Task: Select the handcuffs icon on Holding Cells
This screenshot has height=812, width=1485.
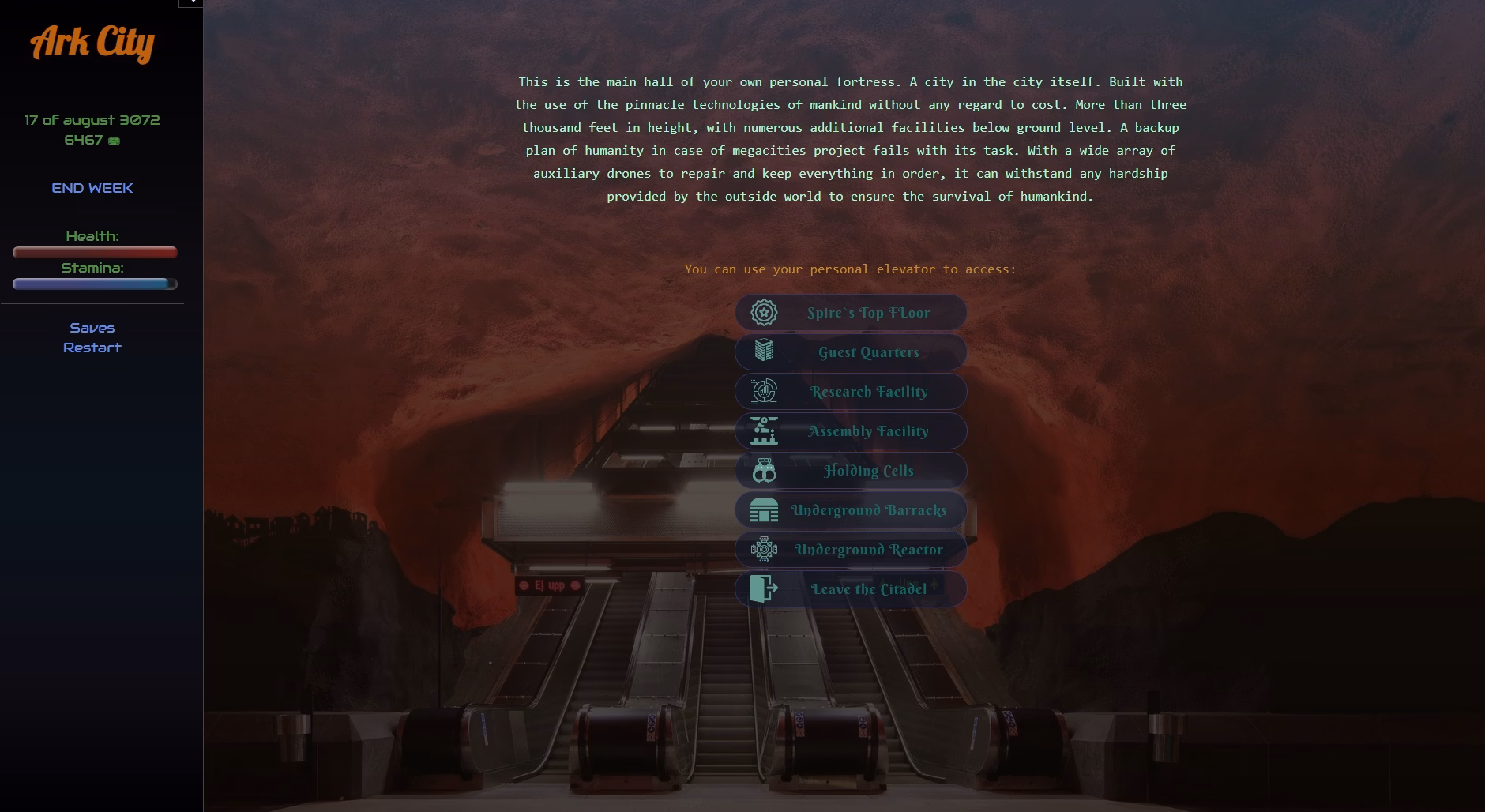Action: point(763,470)
